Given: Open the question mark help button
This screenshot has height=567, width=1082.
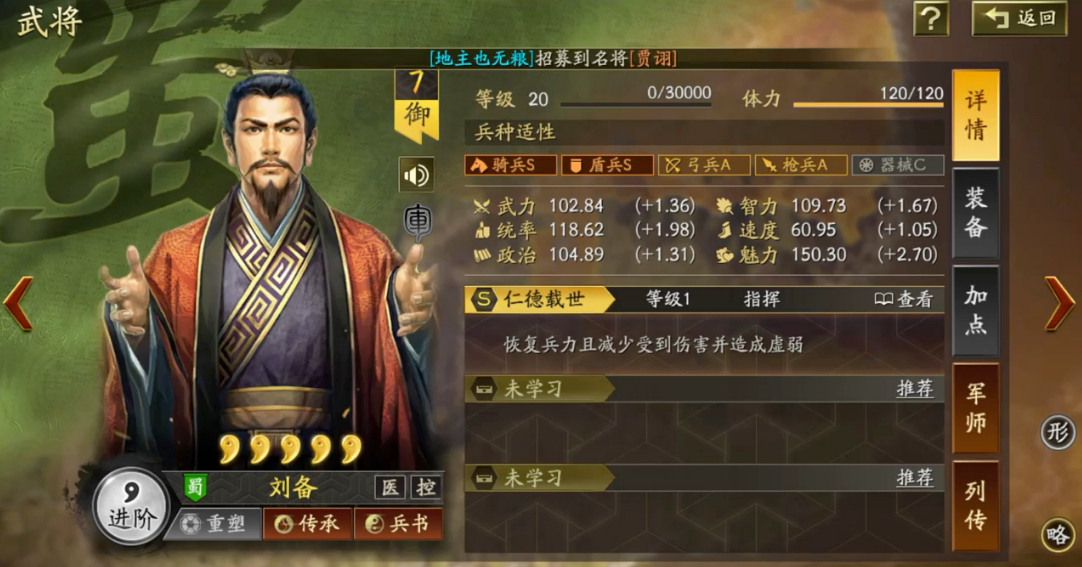Looking at the screenshot, I should tap(931, 18).
